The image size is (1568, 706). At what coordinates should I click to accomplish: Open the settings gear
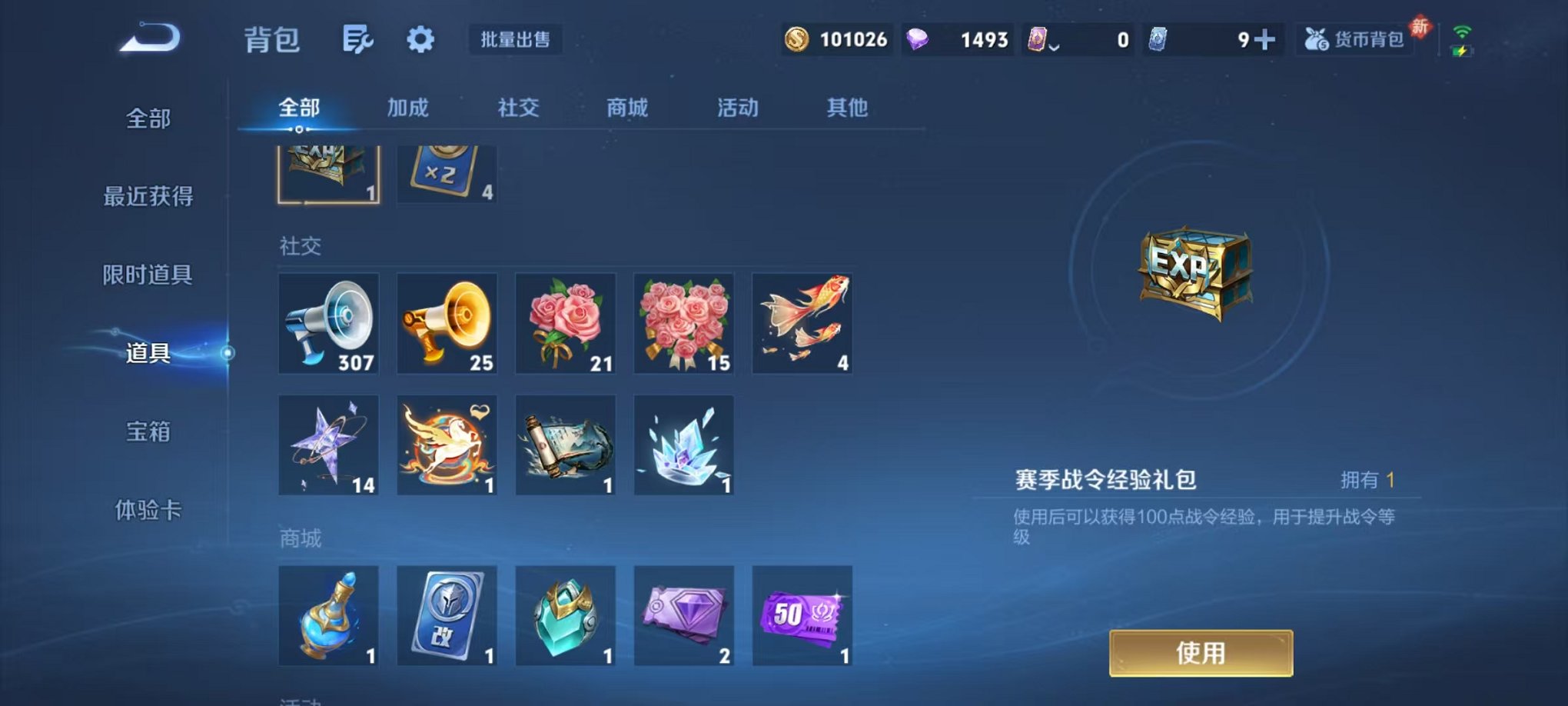pyautogui.click(x=420, y=37)
